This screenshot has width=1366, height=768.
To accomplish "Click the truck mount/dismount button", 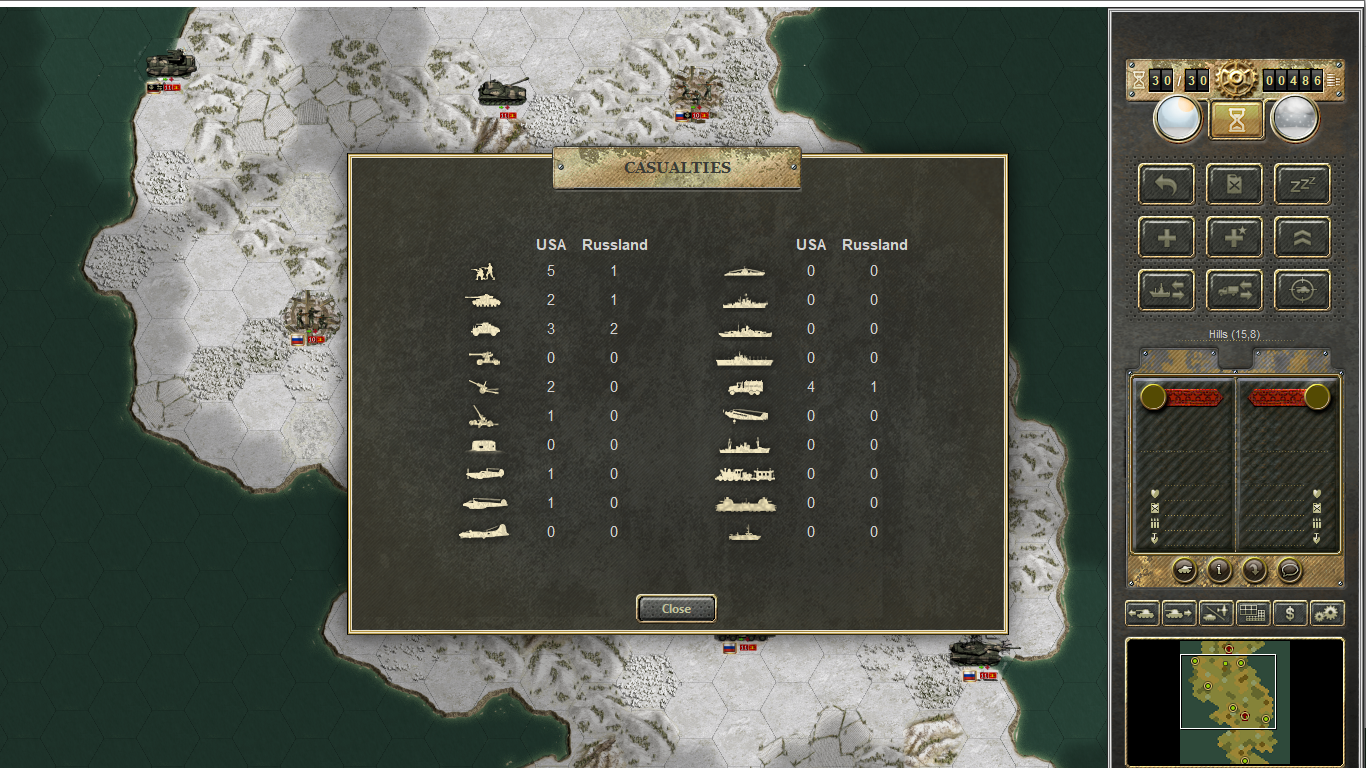I will click(x=1234, y=290).
